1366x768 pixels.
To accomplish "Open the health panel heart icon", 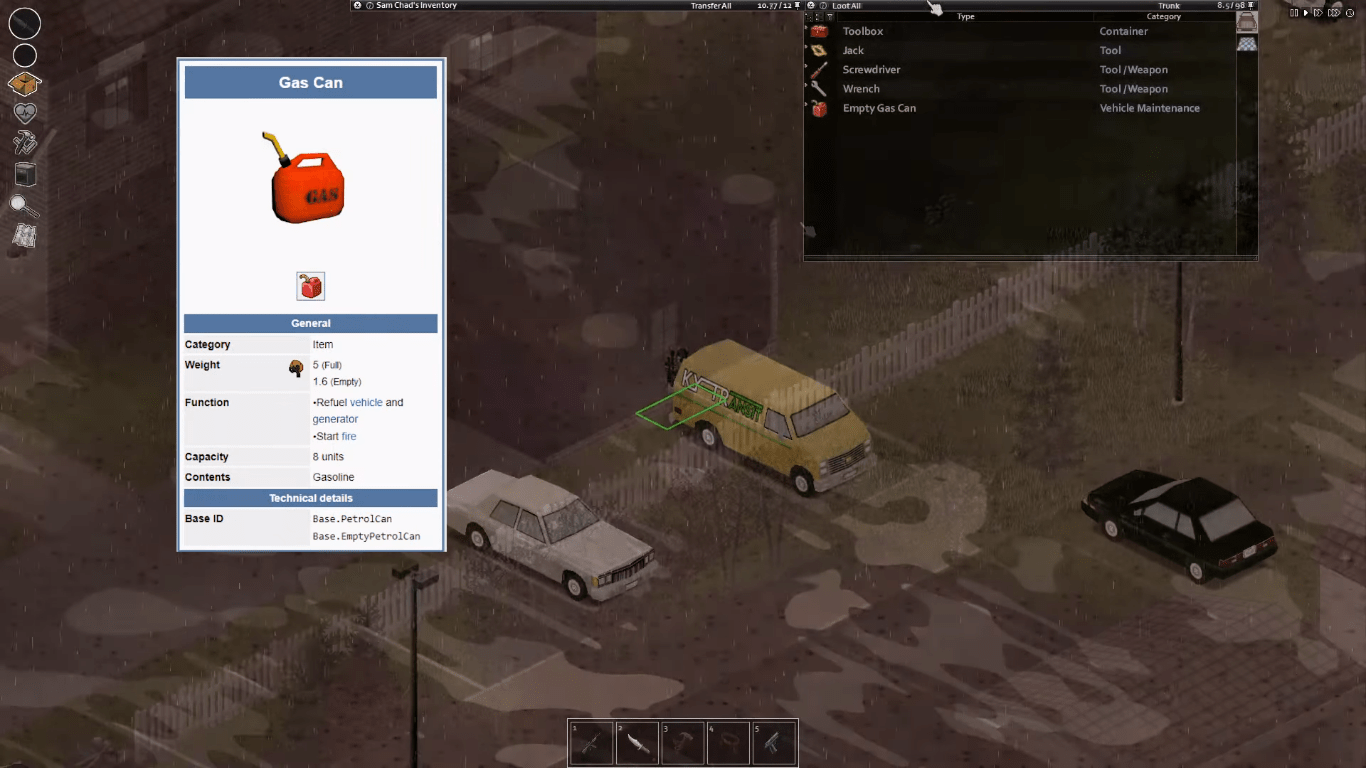I will 24,113.
